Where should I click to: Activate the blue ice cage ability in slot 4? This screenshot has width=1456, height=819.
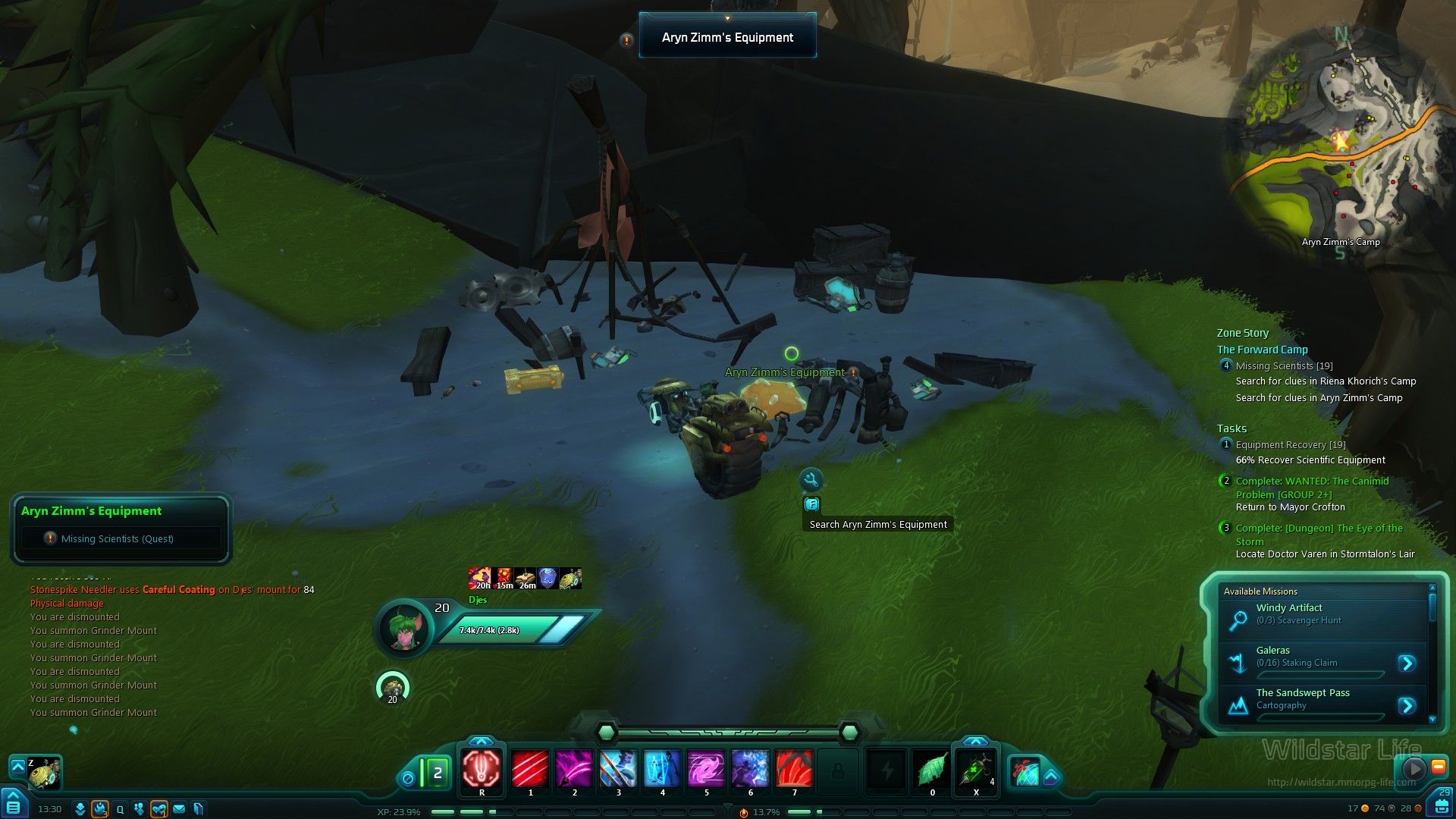coord(662,769)
